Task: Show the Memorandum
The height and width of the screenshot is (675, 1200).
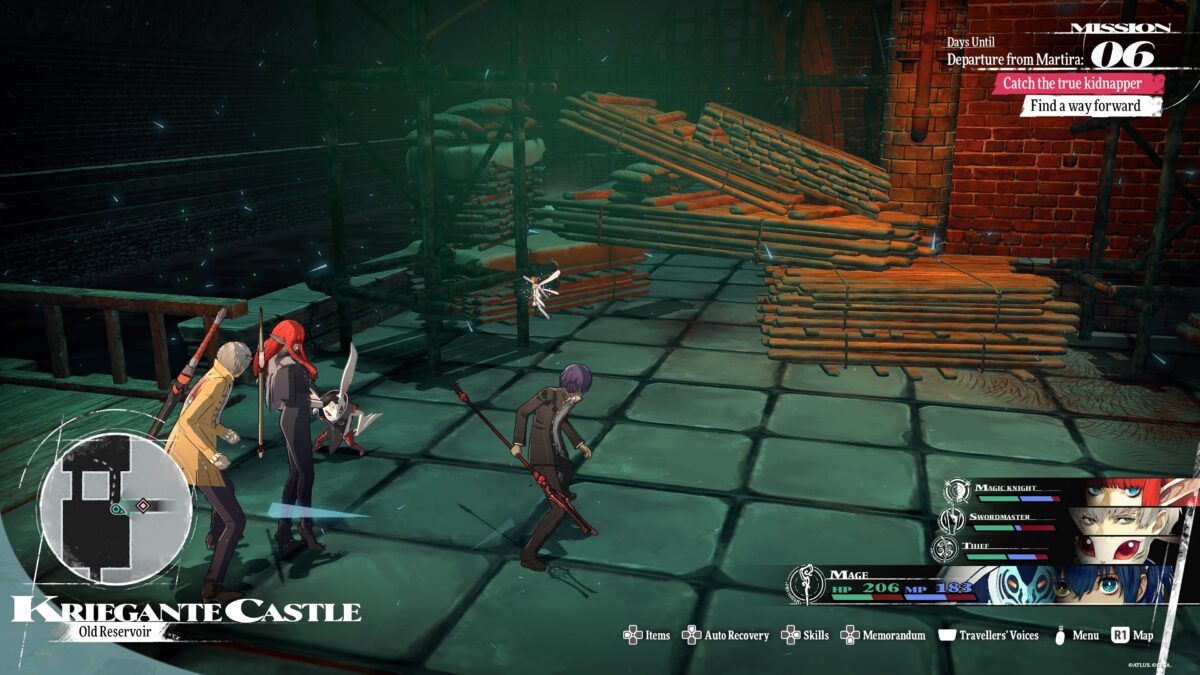Action: coord(883,635)
